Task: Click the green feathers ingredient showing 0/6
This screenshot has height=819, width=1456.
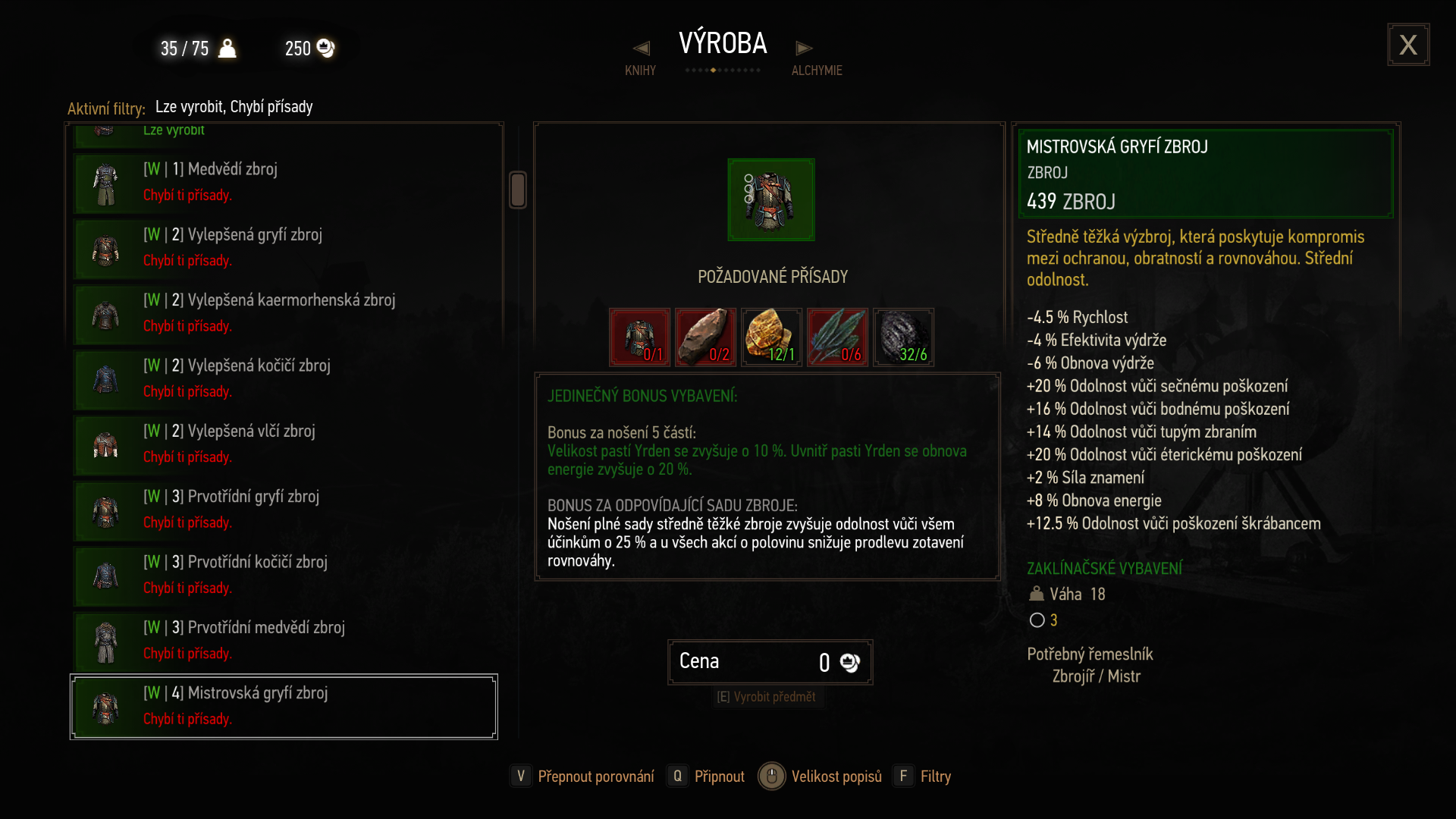Action: pos(837,337)
